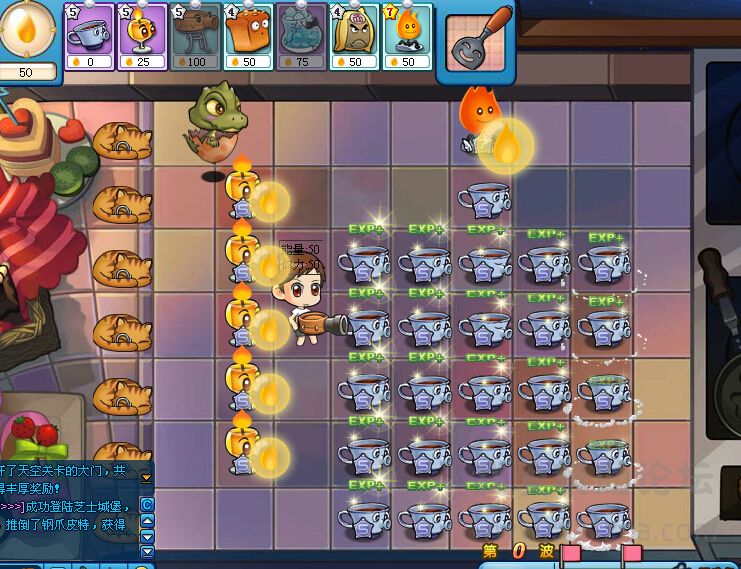Jump to the bottom of the chat log
Screen dimensions: 741x569
(x=147, y=551)
